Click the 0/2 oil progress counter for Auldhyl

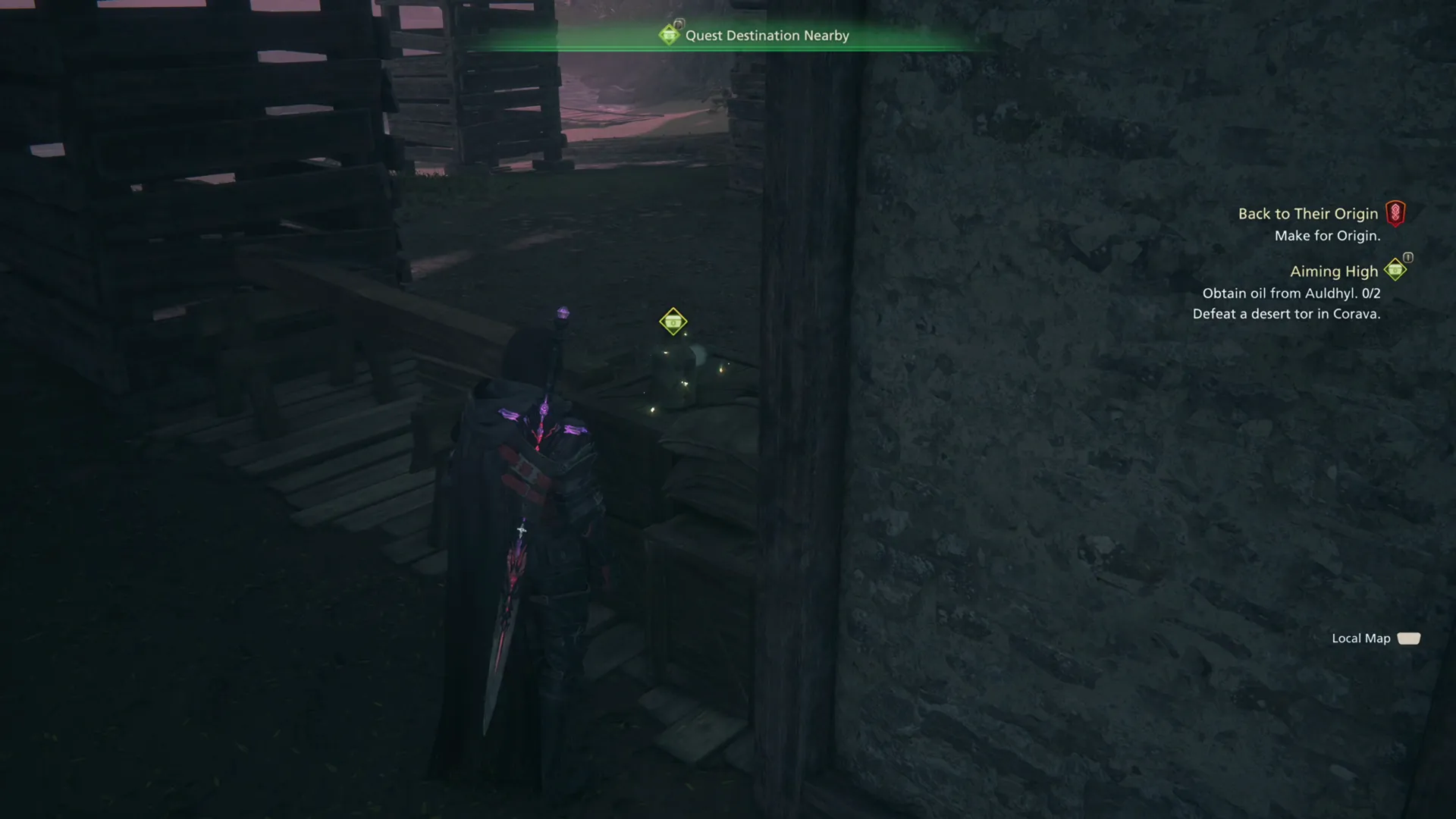[x=1370, y=293]
